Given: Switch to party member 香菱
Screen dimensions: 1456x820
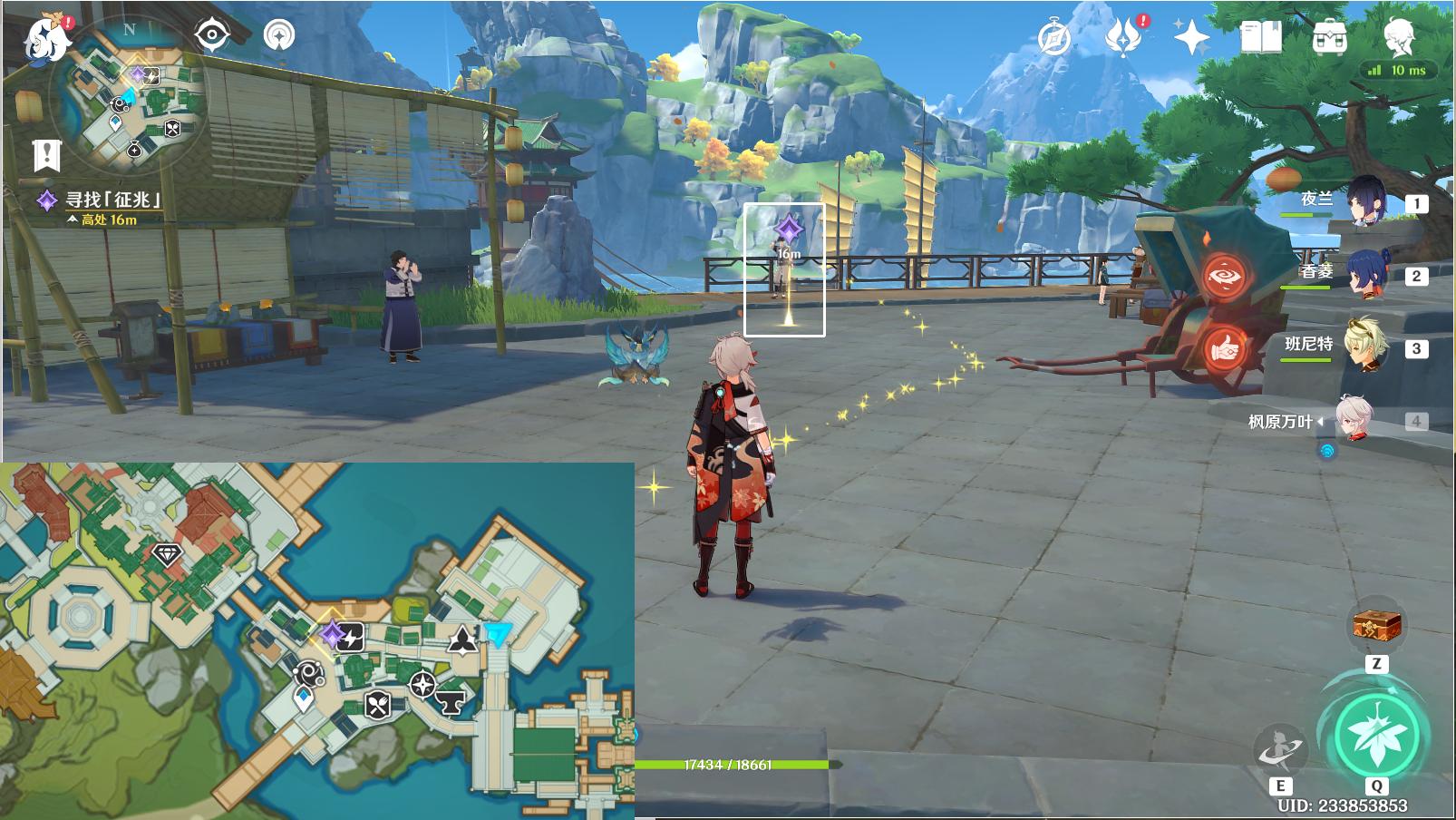Looking at the screenshot, I should (x=1364, y=274).
